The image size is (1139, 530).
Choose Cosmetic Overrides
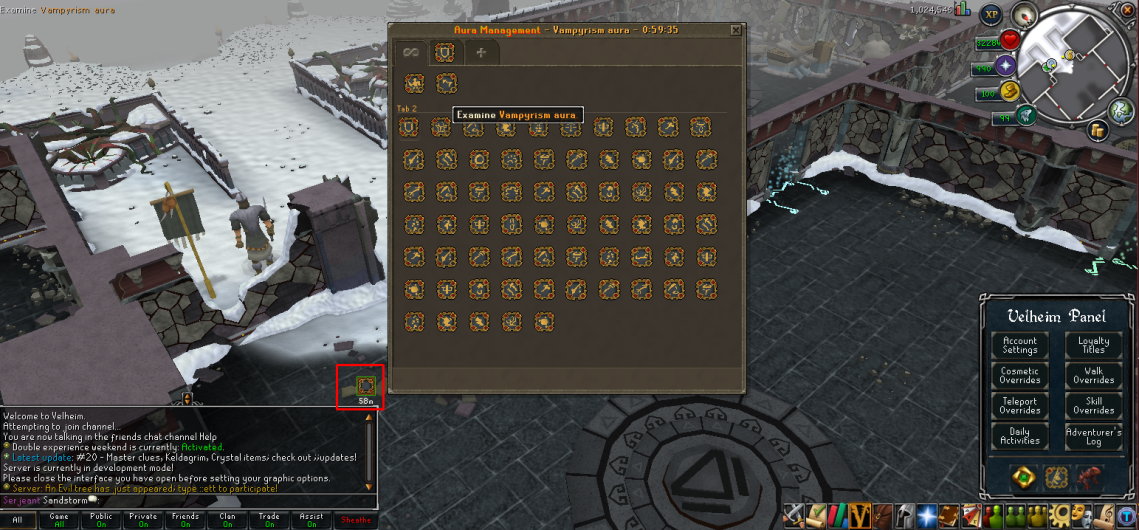click(x=1020, y=376)
